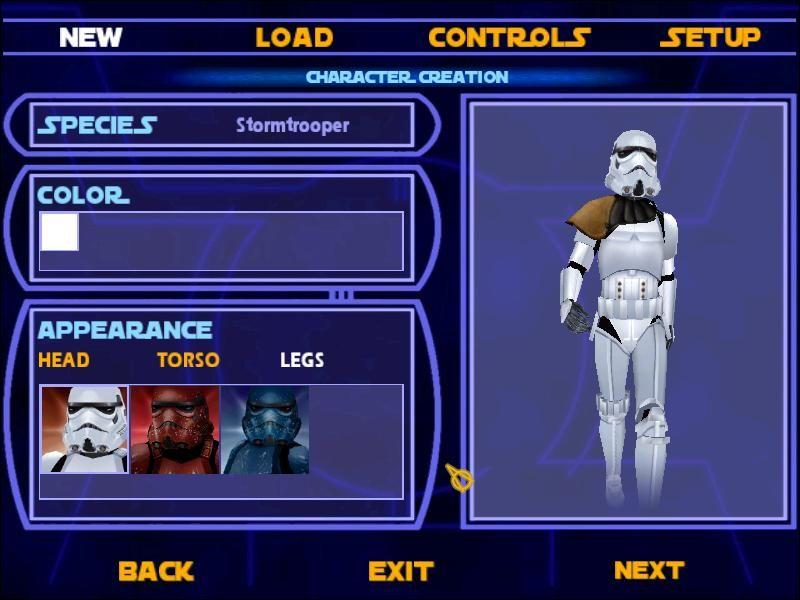Continue with the Next button
The image size is (800, 600).
[648, 570]
